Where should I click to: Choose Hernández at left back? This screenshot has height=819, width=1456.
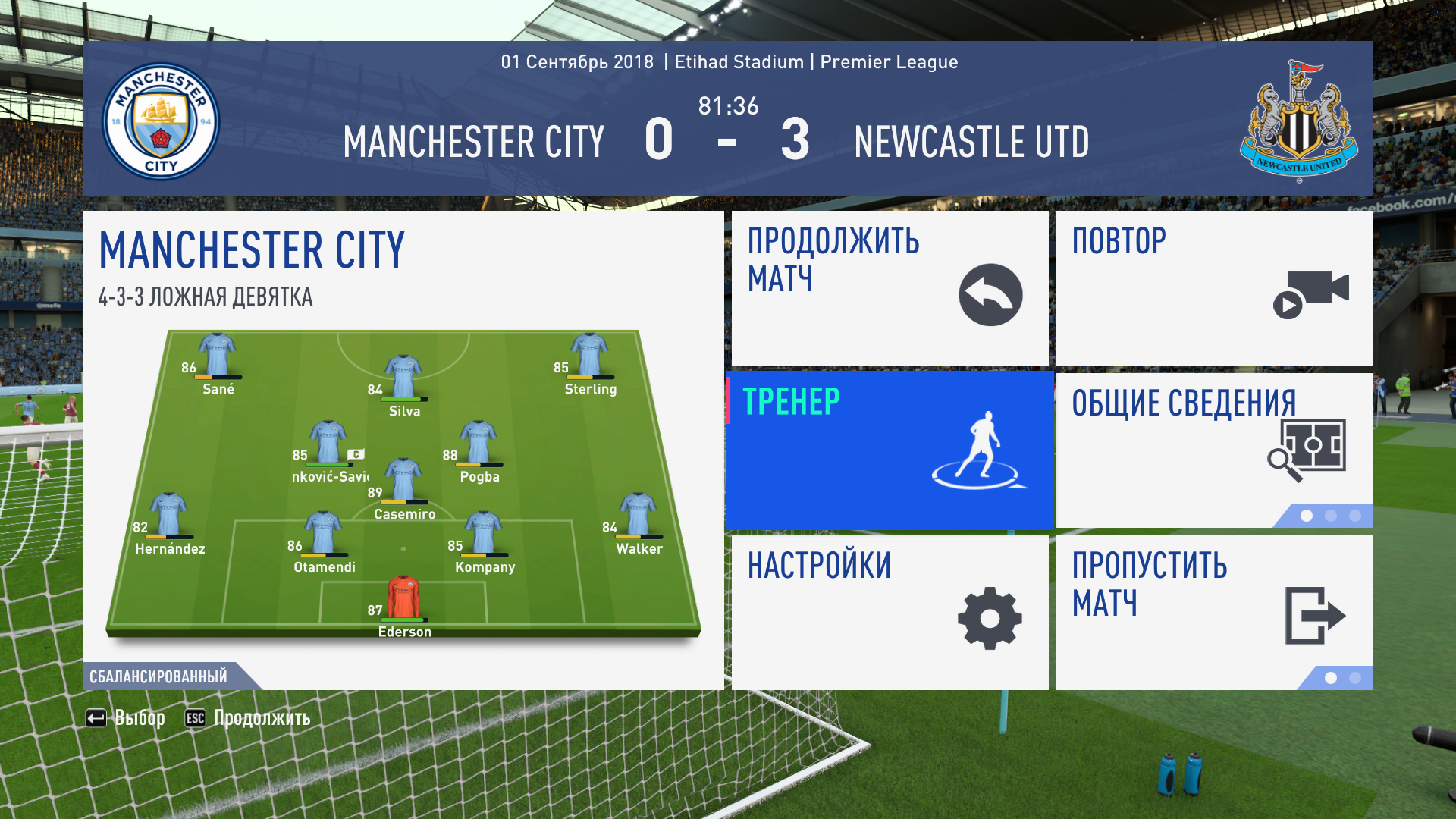click(x=168, y=515)
